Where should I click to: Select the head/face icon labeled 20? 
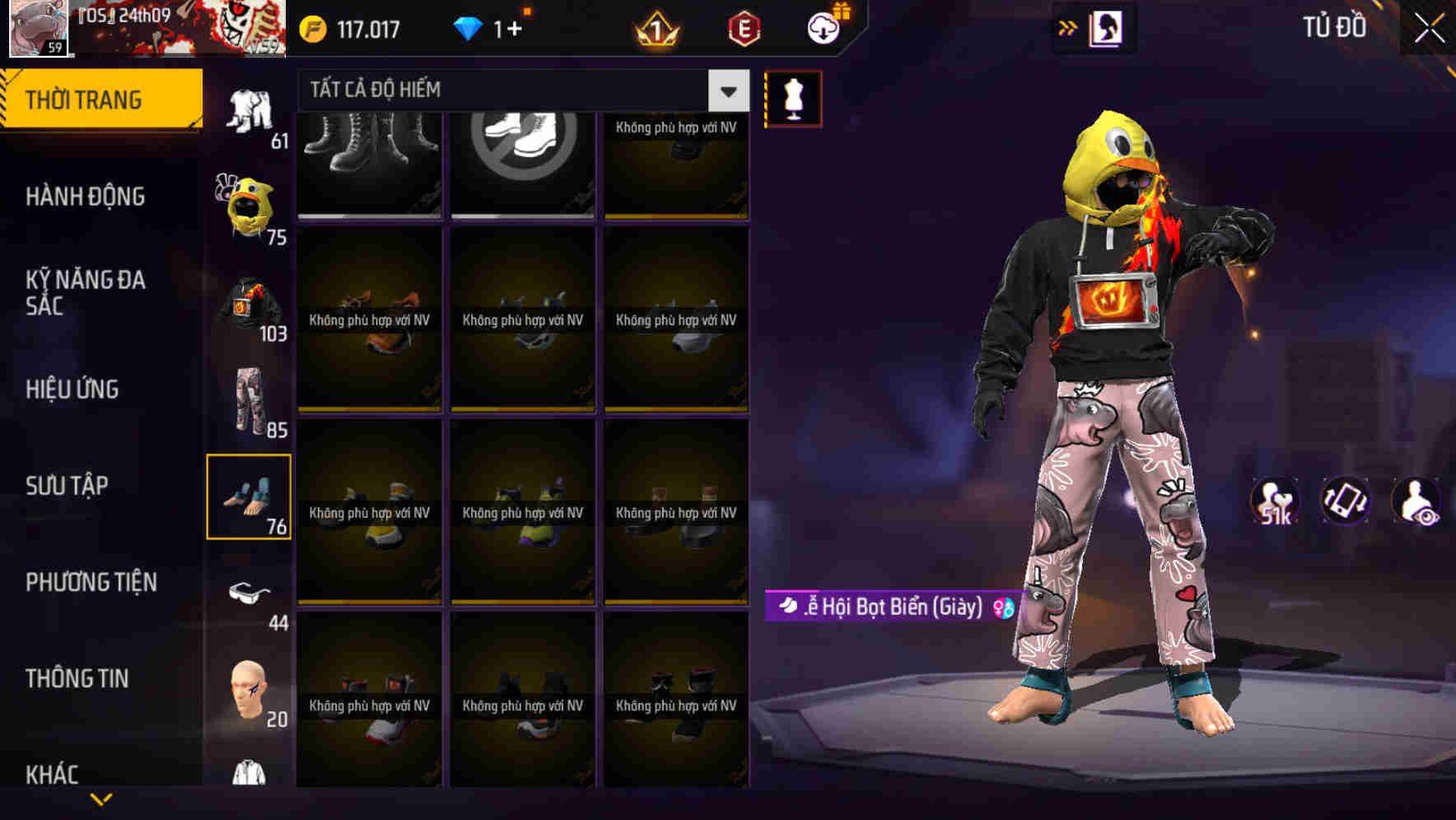tap(250, 692)
